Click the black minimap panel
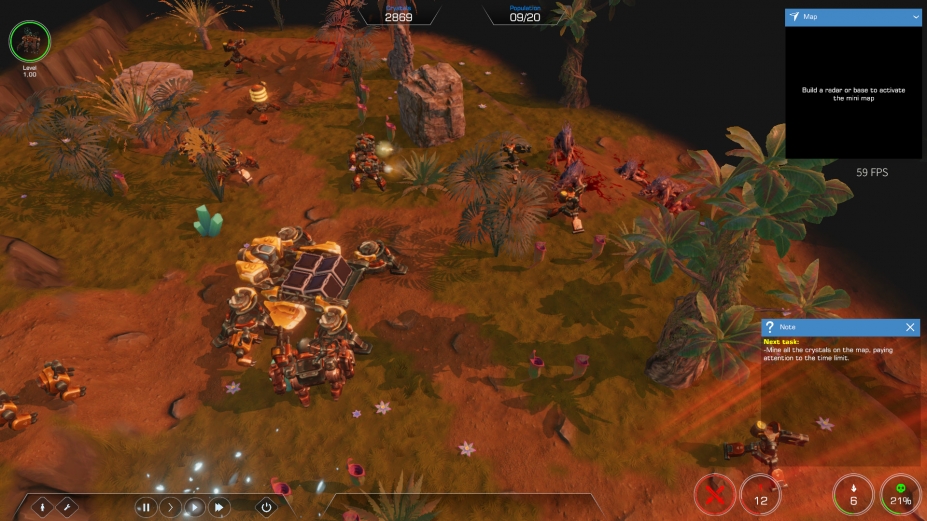Viewport: 927px width, 521px height. pyautogui.click(x=853, y=92)
